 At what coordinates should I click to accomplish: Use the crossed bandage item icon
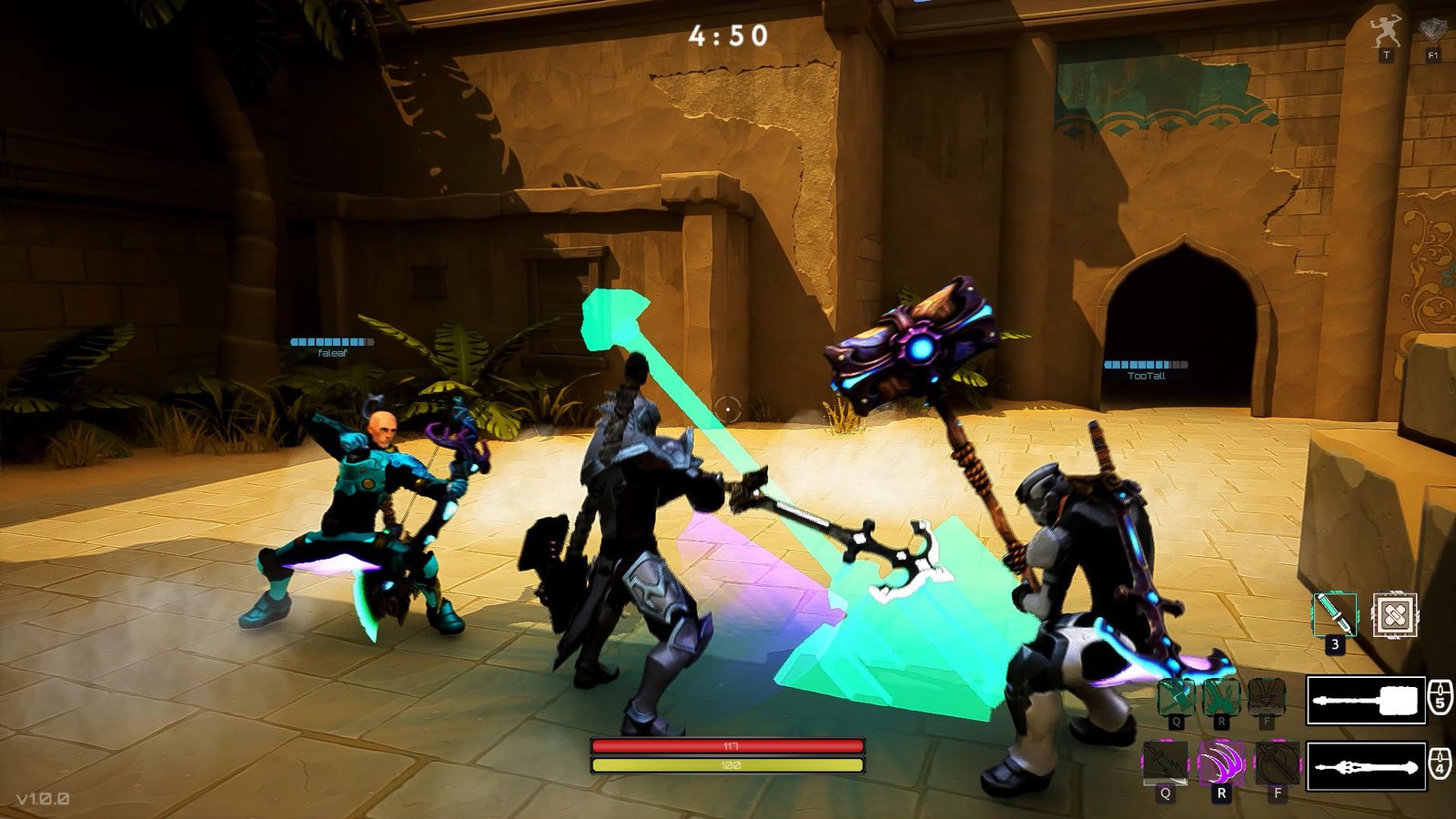click(1394, 616)
